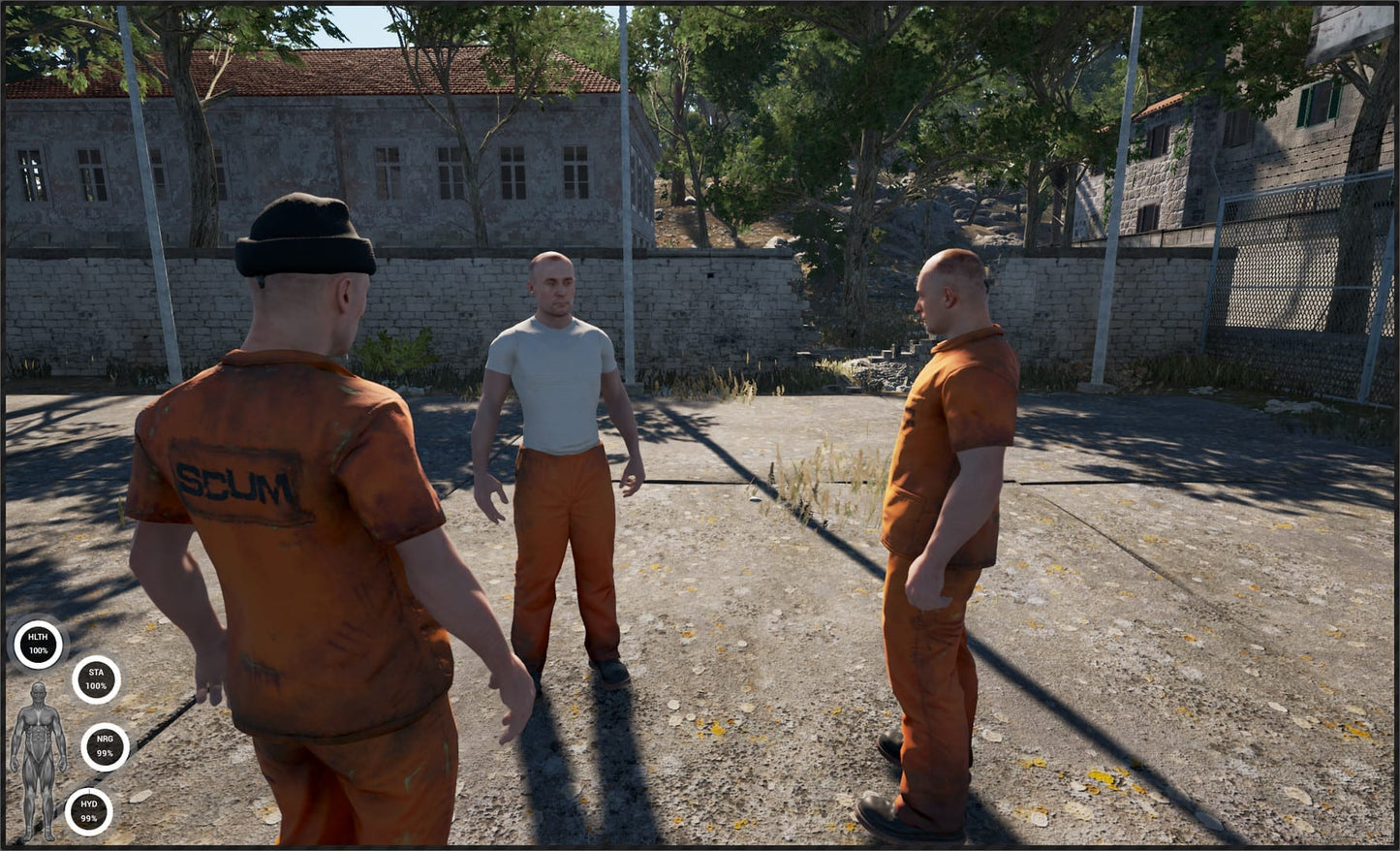Click the circular HLTH progress ring

[36, 623]
